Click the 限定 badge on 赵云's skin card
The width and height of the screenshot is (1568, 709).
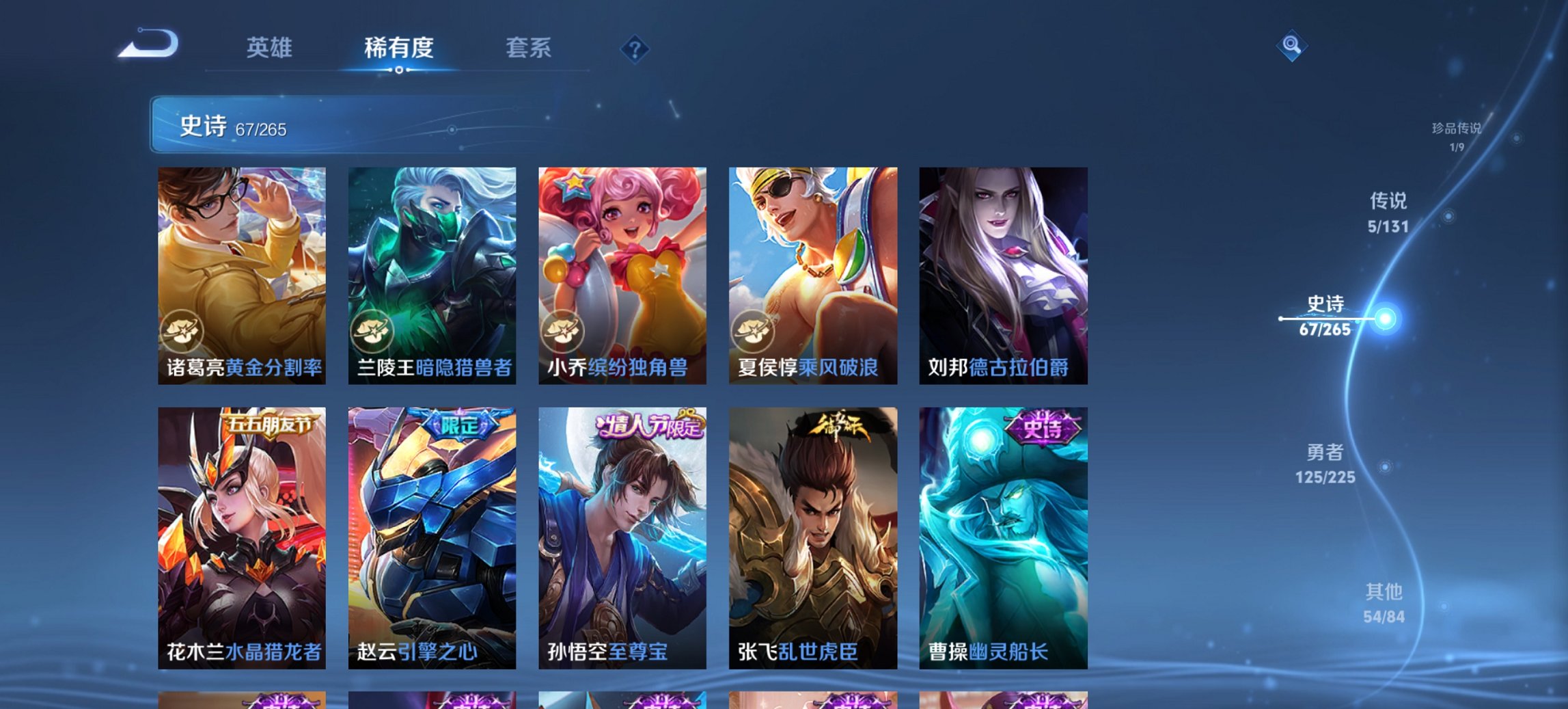click(x=459, y=424)
